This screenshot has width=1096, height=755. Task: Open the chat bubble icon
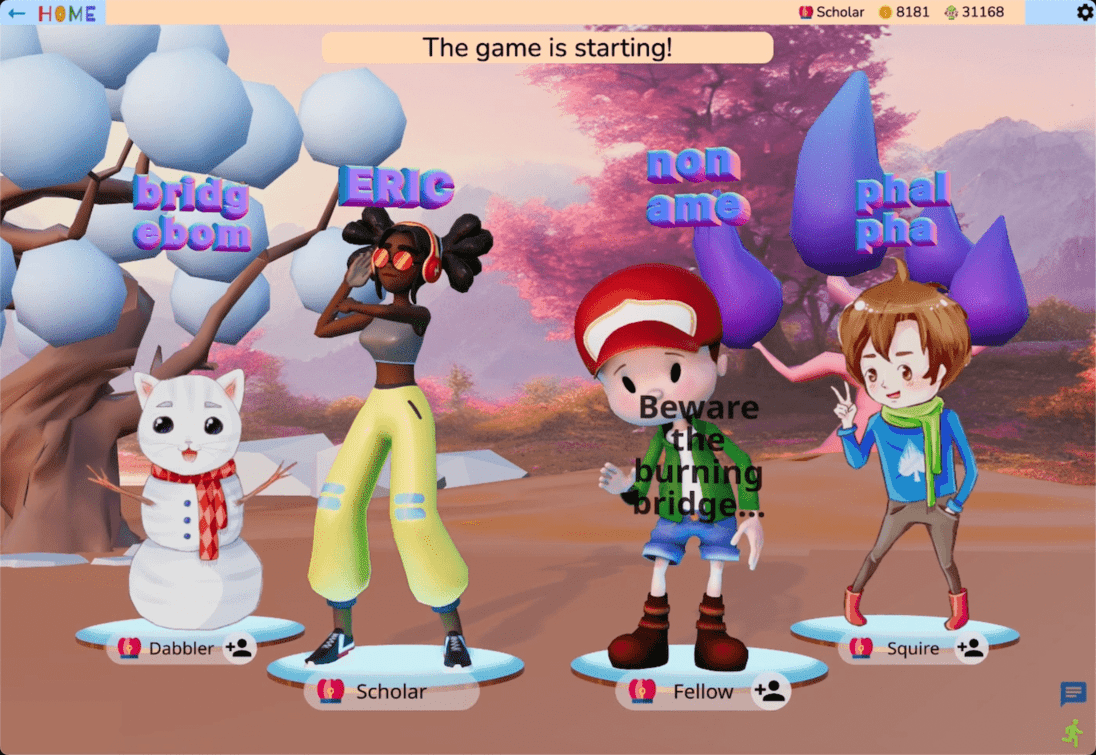pyautogui.click(x=1073, y=693)
